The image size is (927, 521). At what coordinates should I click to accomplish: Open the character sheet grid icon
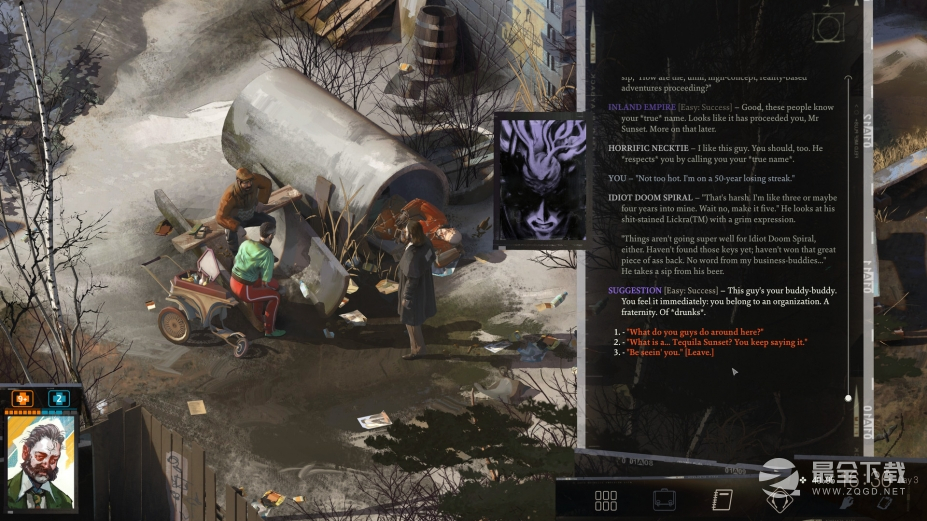pyautogui.click(x=606, y=500)
